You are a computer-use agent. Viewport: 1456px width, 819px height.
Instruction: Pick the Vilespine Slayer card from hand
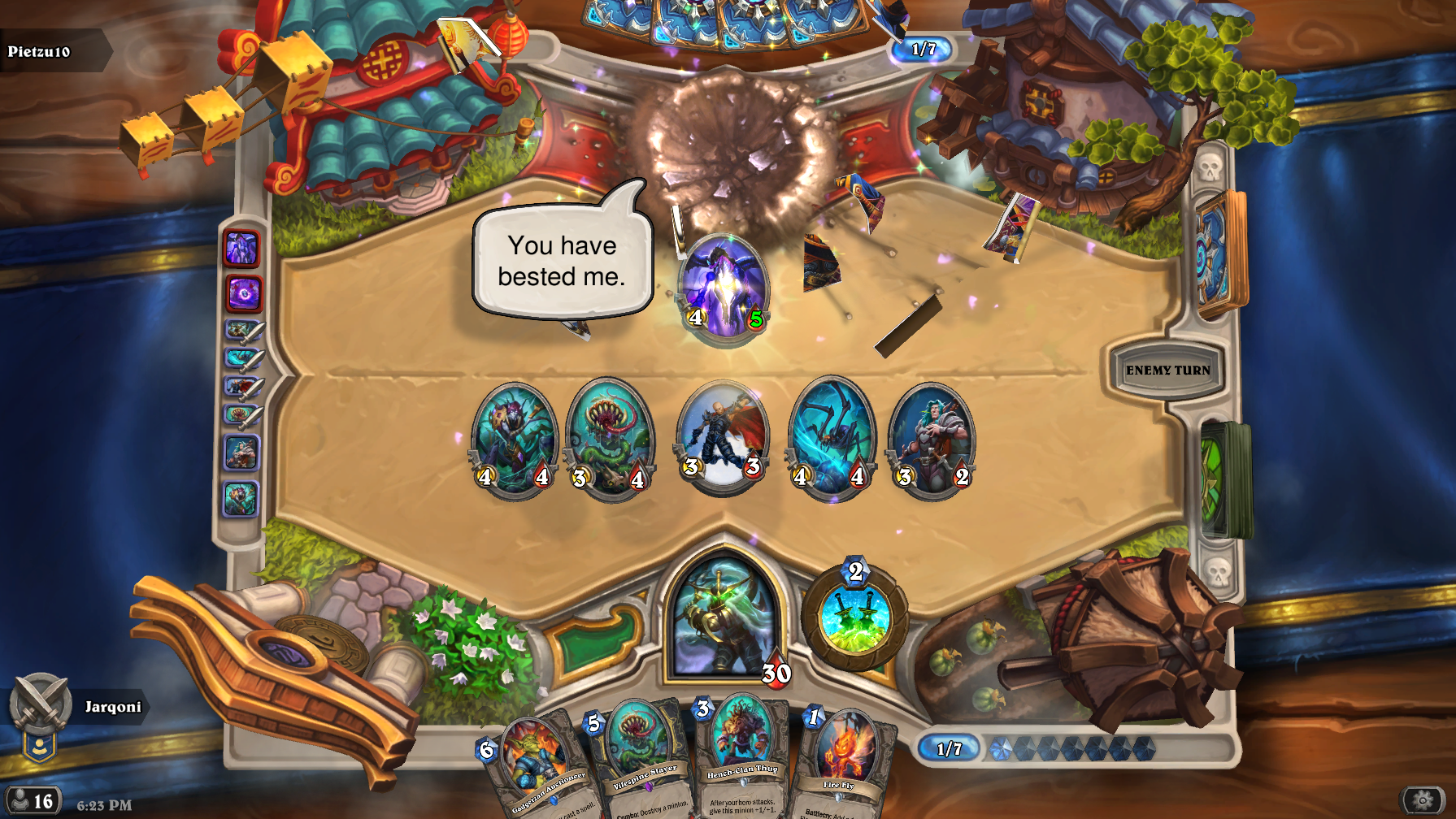[x=641, y=756]
